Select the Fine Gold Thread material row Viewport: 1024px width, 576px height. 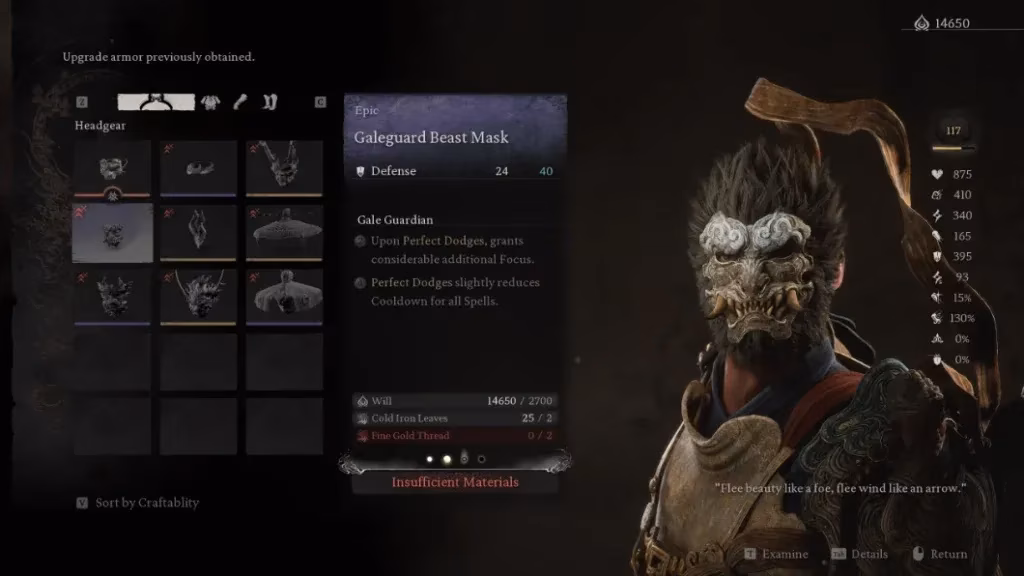point(455,436)
